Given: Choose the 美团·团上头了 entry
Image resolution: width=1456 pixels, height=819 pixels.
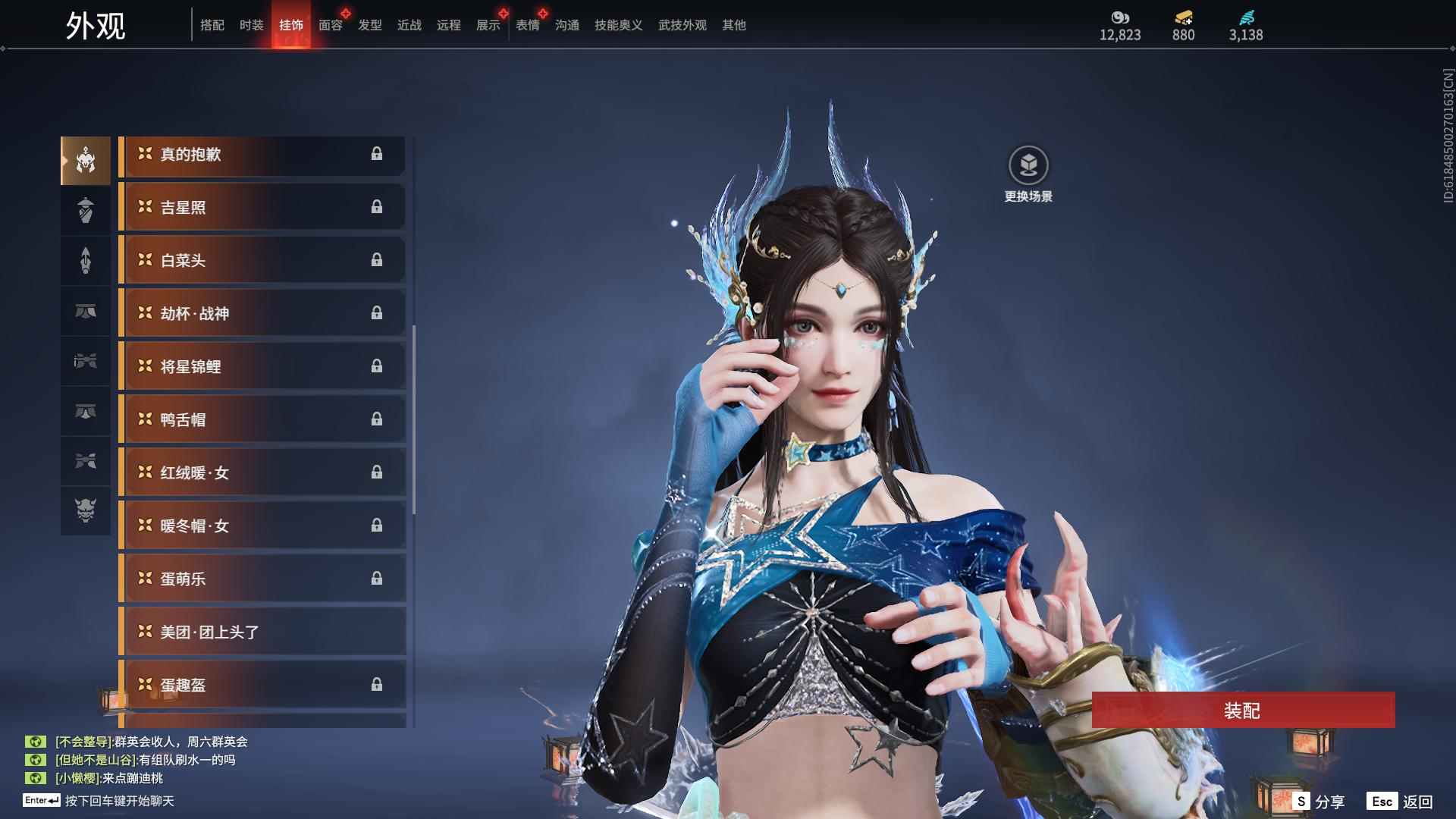Looking at the screenshot, I should click(262, 632).
